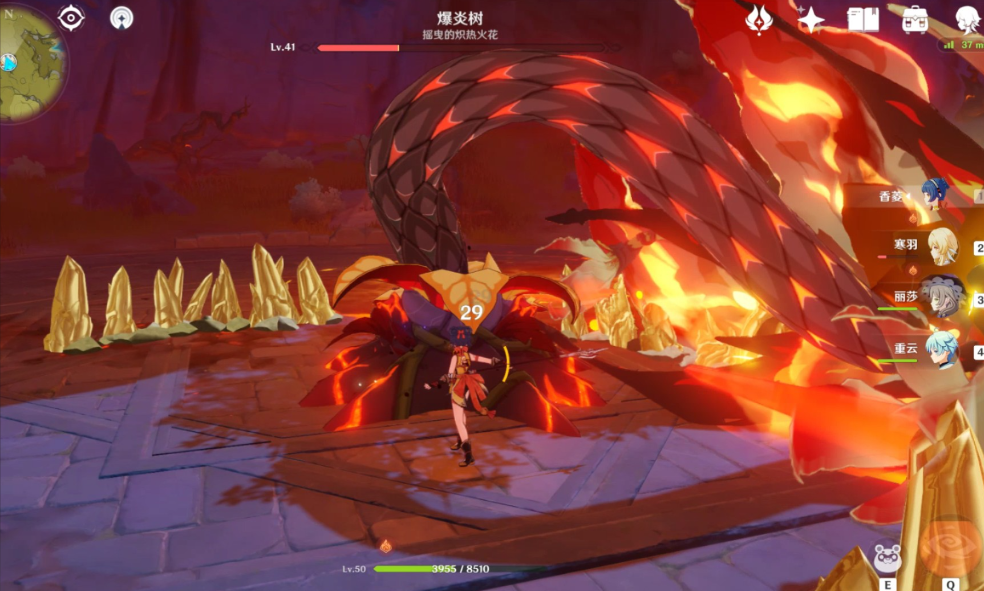Switch to party member 香菱
This screenshot has width=984, height=591.
coord(937,195)
